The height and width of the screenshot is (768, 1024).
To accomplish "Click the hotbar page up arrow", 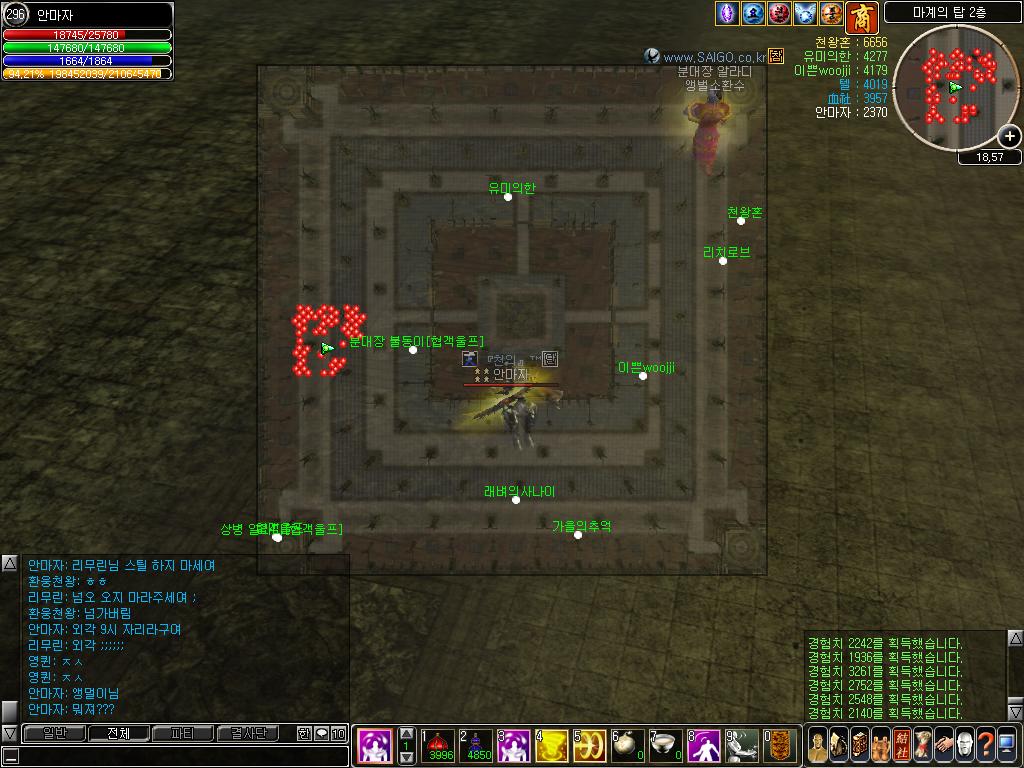I will [x=406, y=734].
